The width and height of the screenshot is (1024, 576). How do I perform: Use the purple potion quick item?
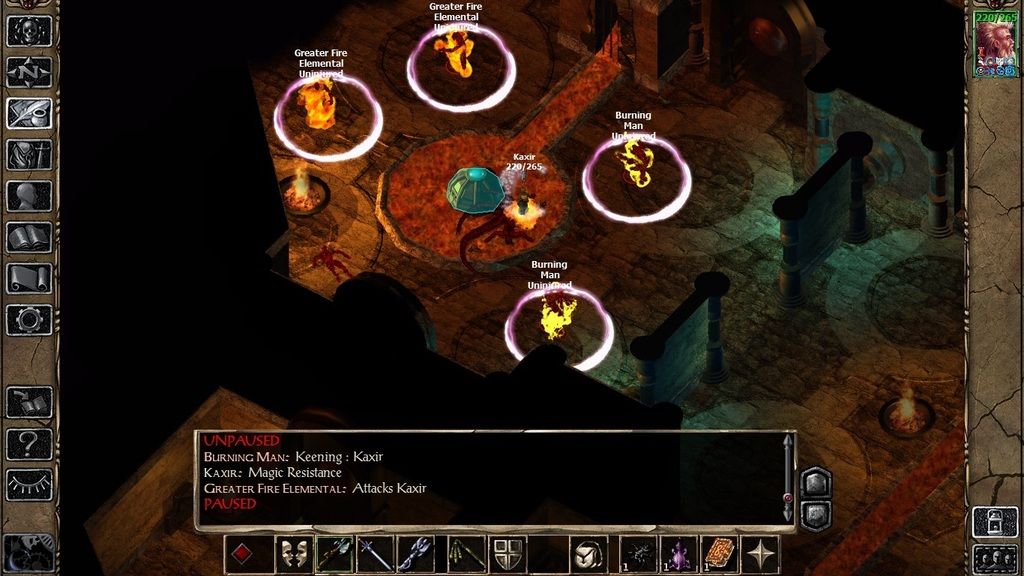point(679,554)
